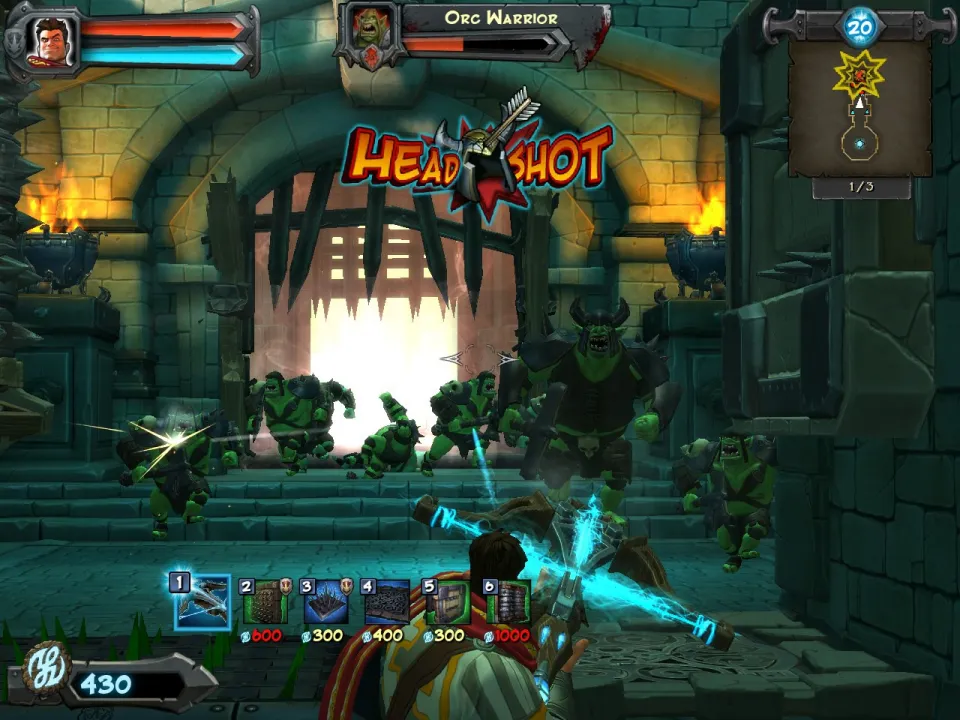Select the crossbow weapon in slot 1
This screenshot has width=960, height=720.
pos(202,602)
